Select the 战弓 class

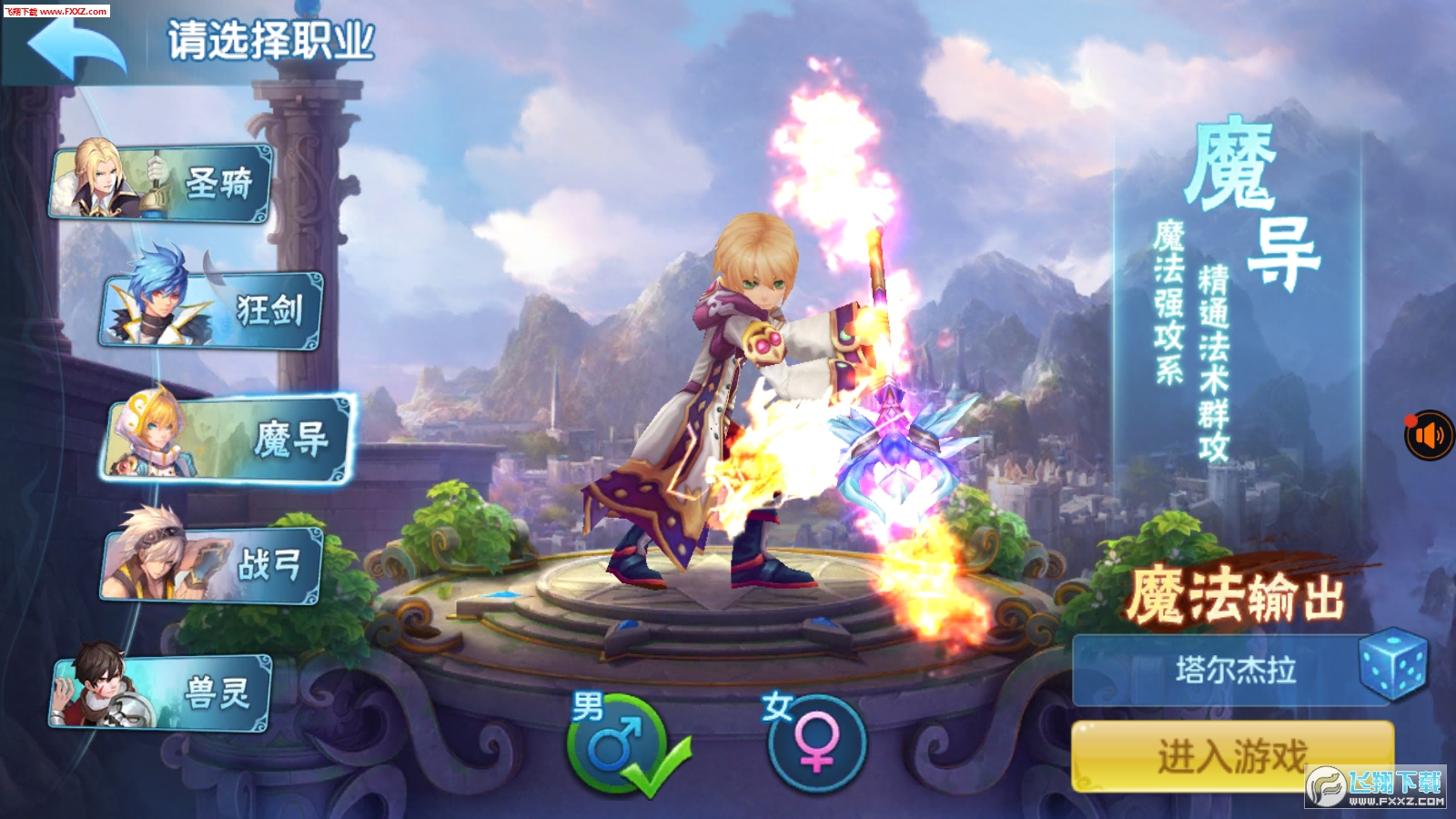(211, 564)
